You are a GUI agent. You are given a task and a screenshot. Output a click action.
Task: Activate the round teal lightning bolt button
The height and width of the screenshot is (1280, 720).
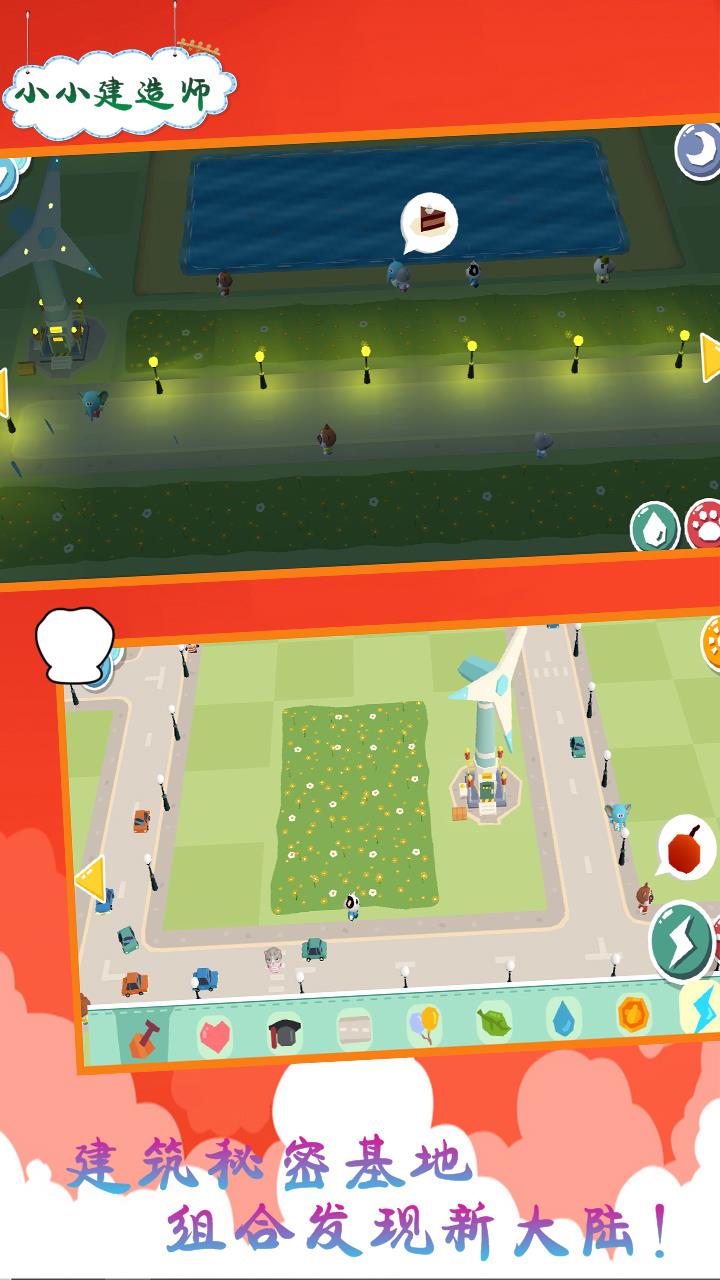point(681,941)
